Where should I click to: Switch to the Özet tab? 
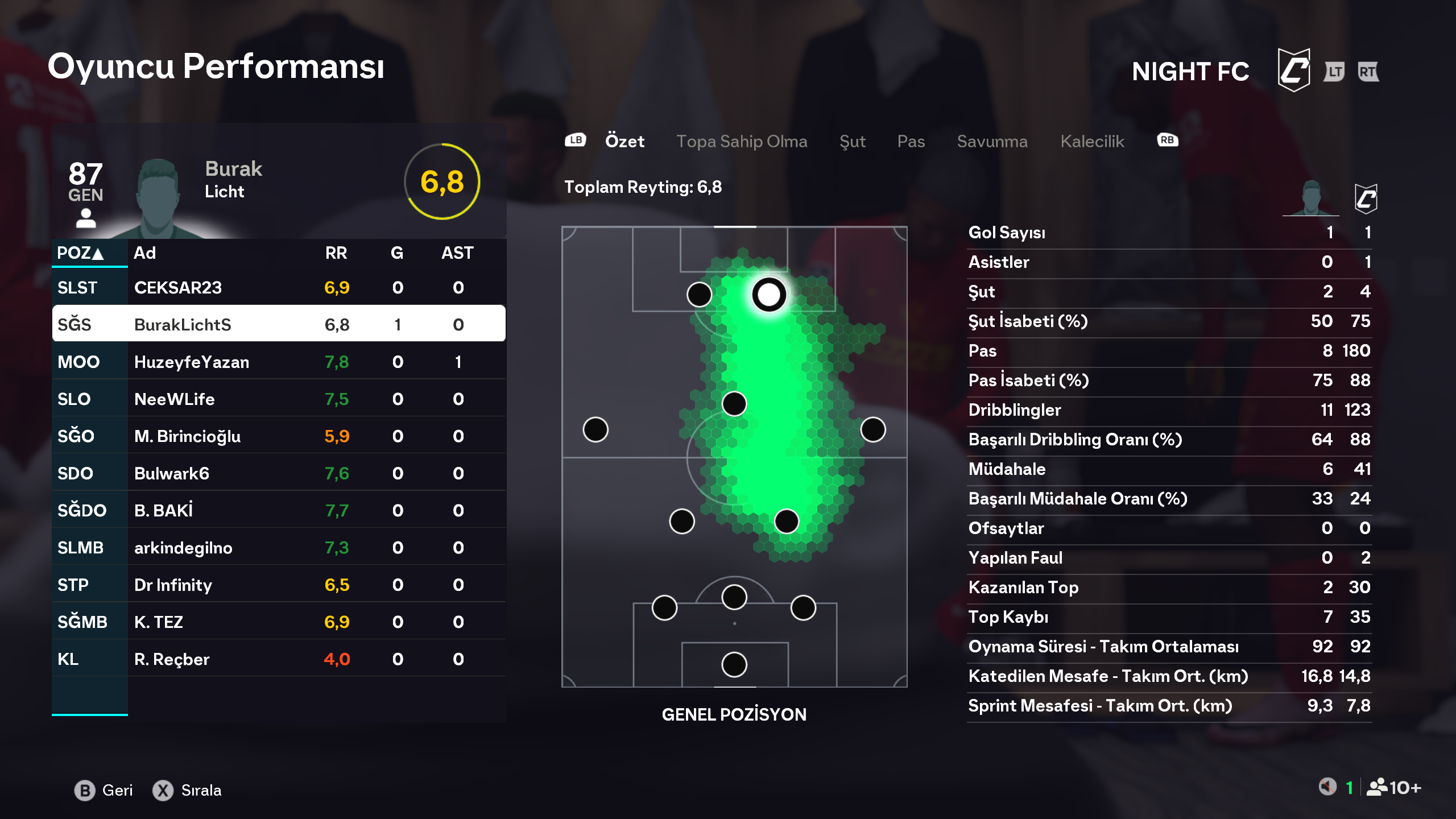(624, 141)
